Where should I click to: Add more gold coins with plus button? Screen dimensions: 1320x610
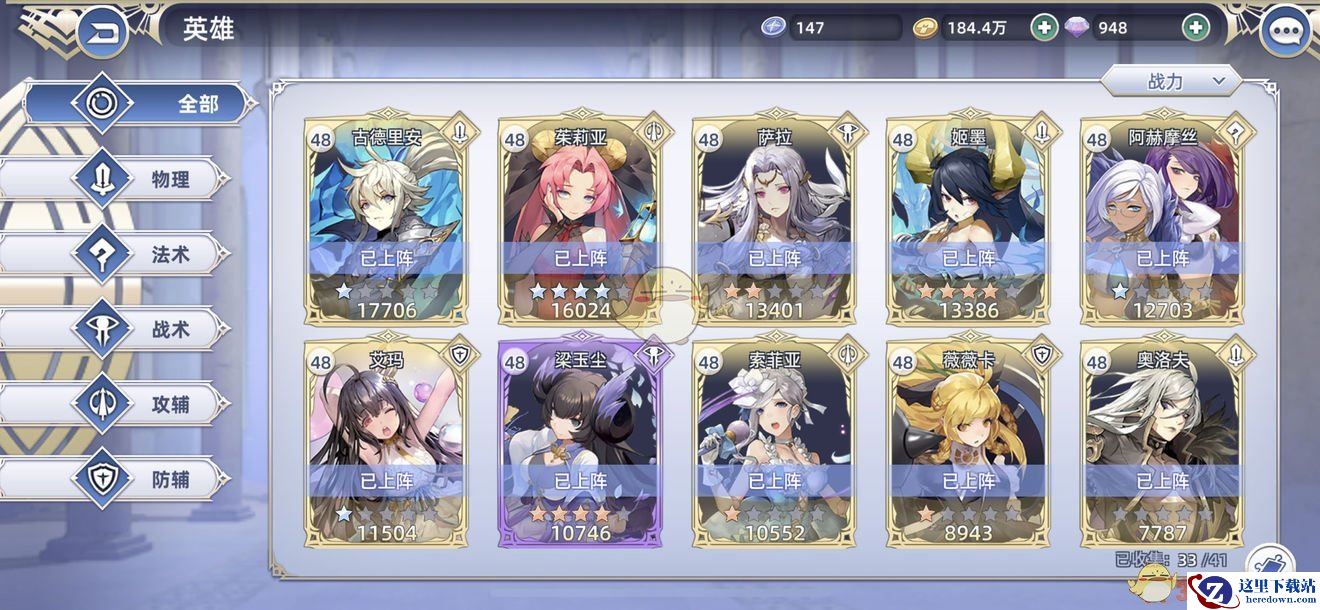[1044, 28]
